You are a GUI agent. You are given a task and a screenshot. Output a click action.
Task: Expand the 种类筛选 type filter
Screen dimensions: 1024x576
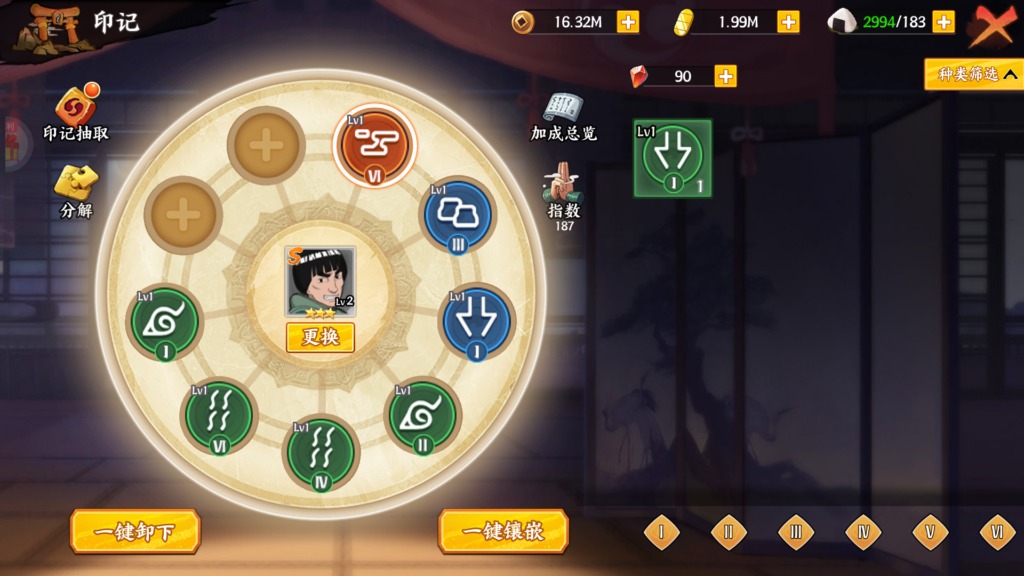click(973, 74)
